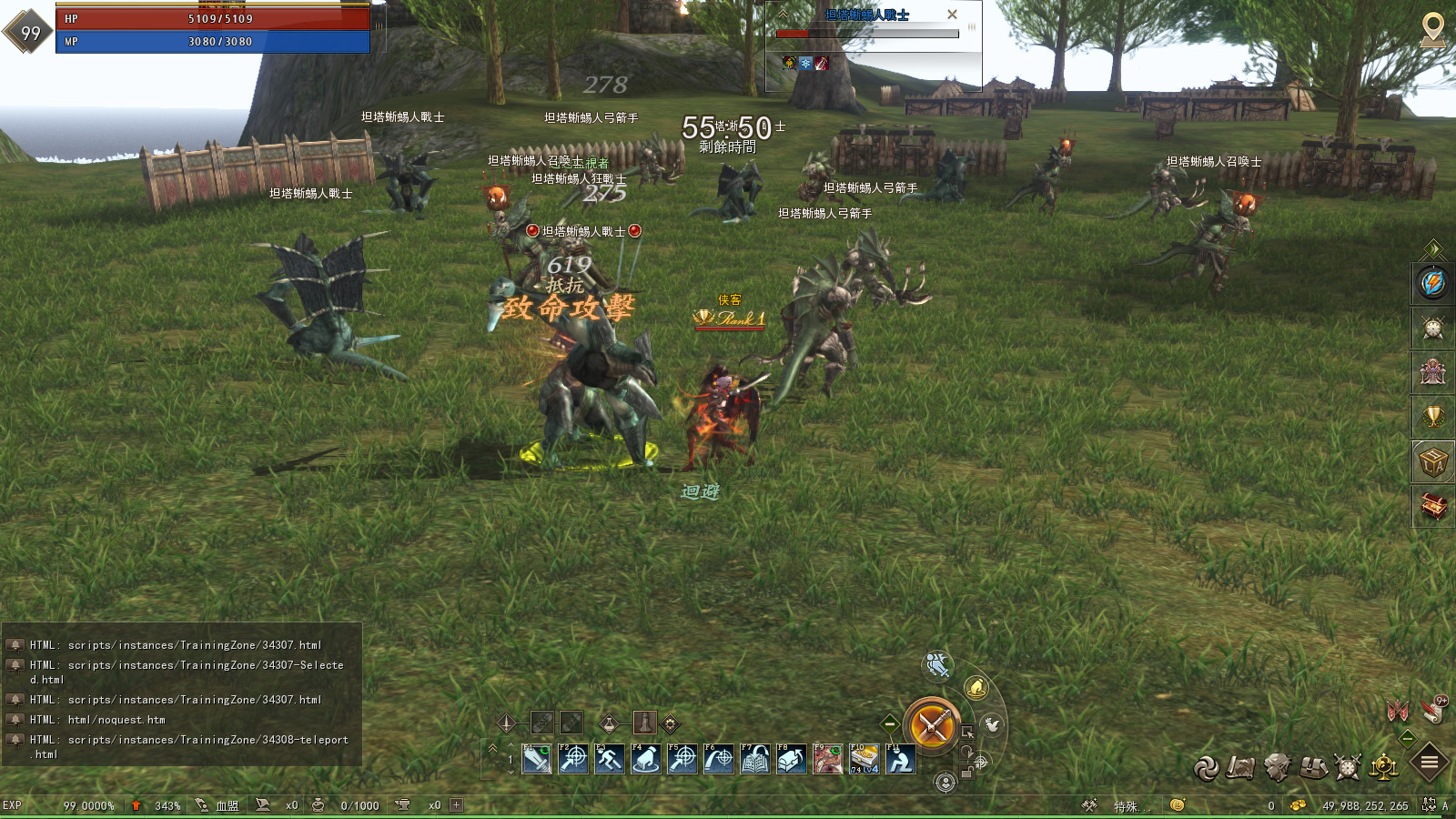
Task: Step up the hotbar page number
Action: 511,746
